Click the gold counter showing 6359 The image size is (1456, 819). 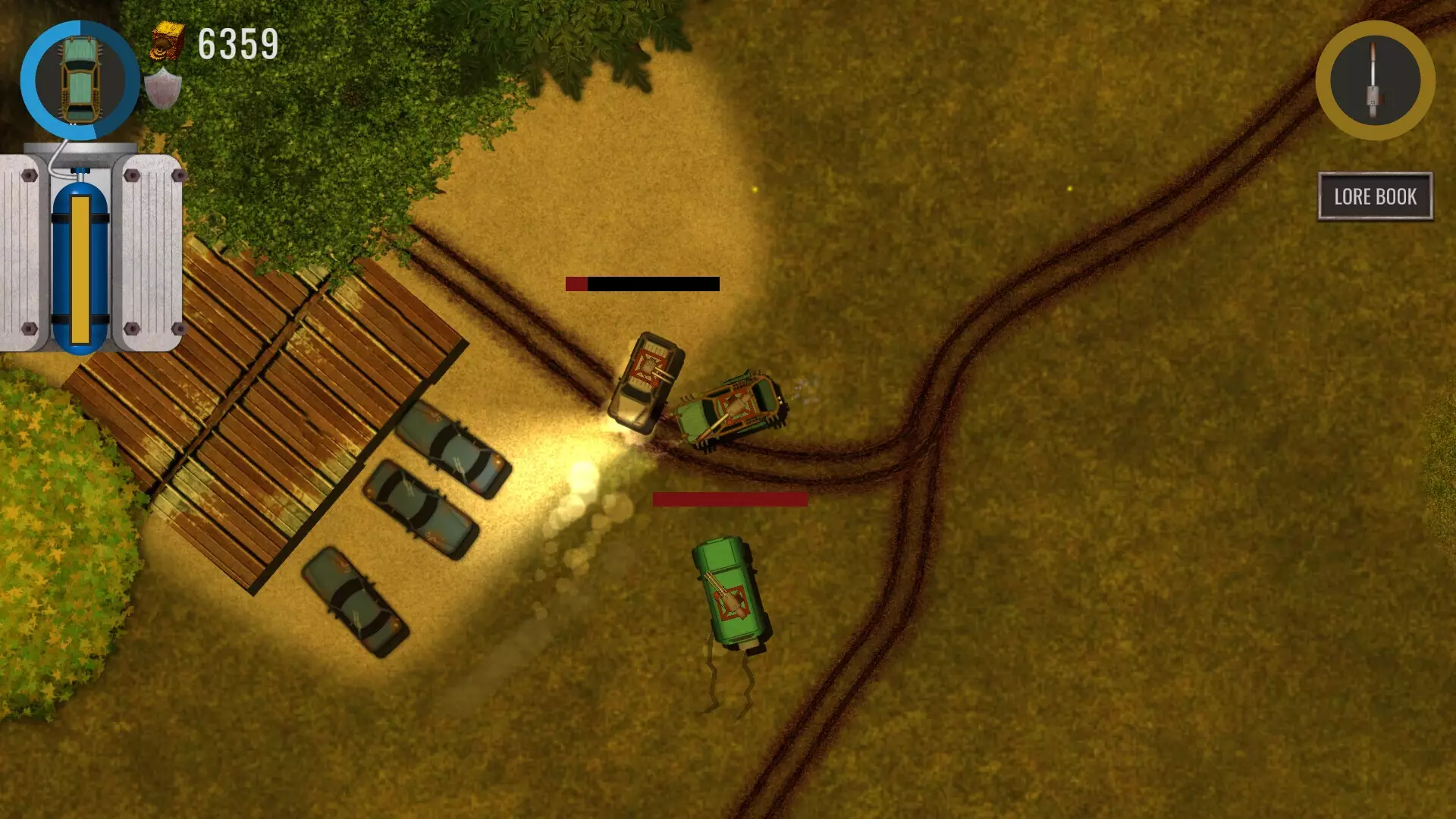click(237, 42)
